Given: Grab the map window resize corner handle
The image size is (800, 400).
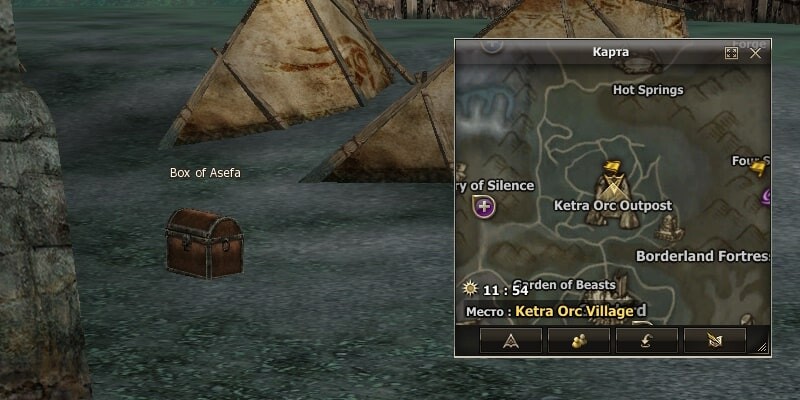Looking at the screenshot, I should (x=763, y=347).
